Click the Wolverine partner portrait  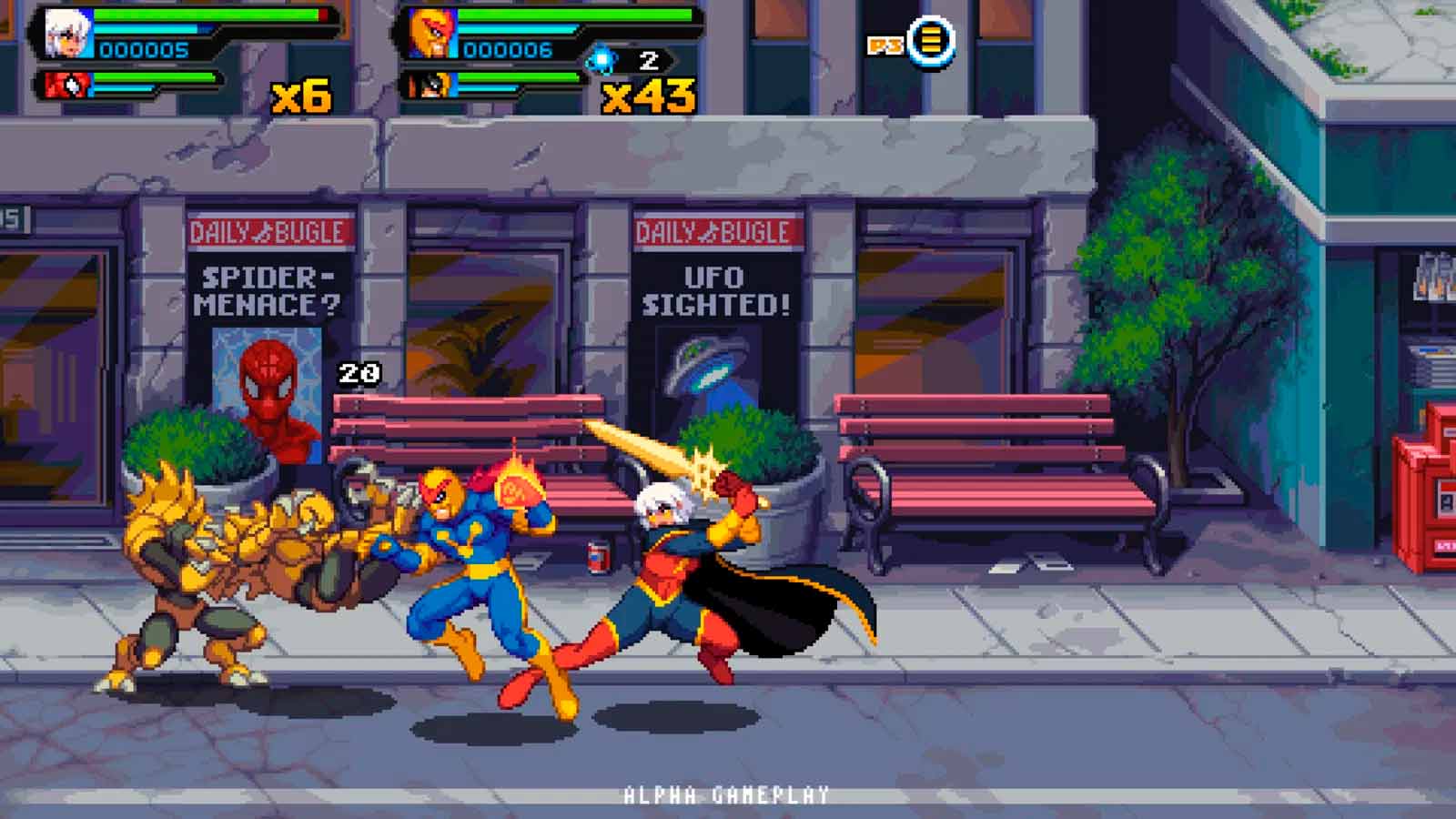[428, 86]
